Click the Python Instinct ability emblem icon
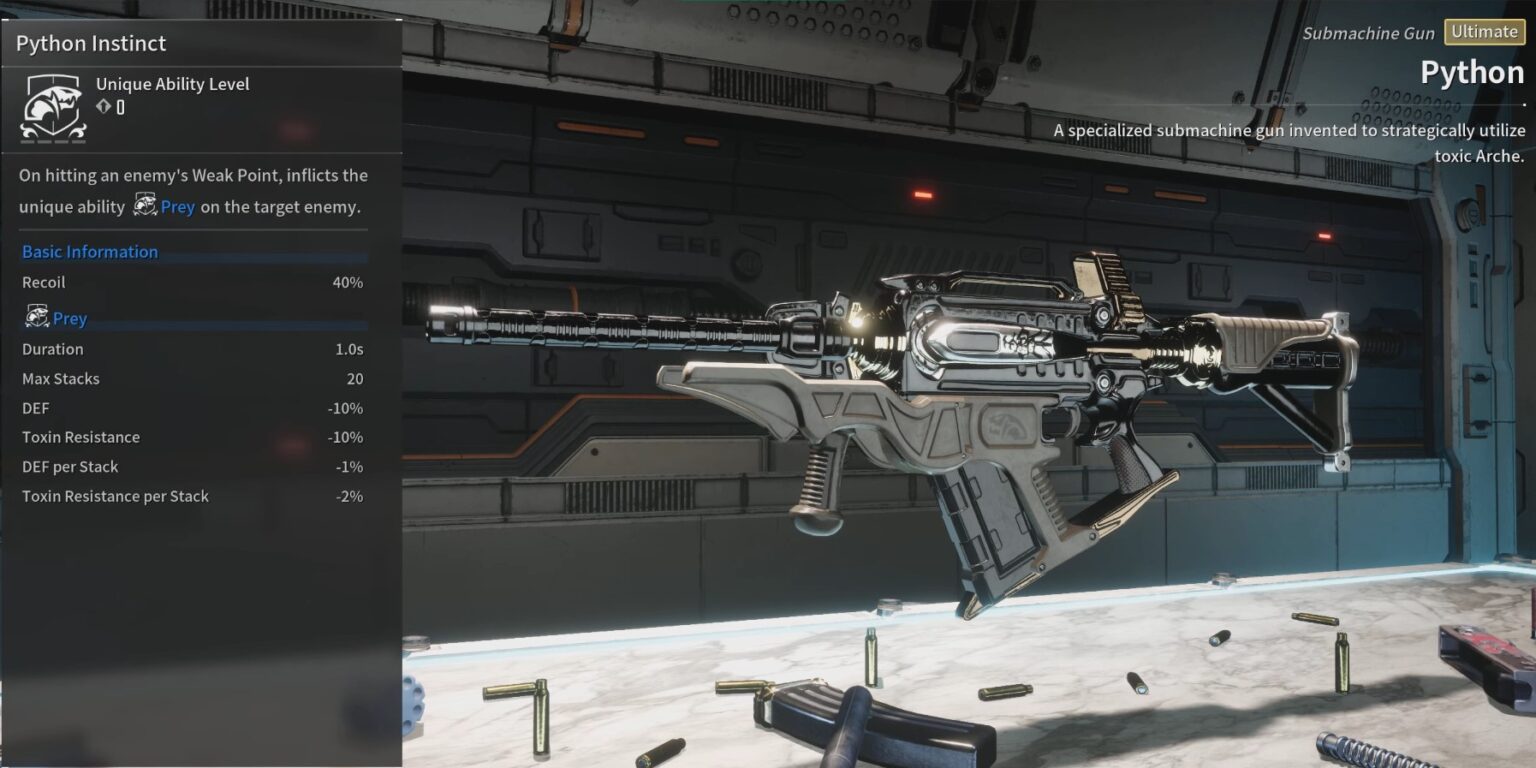The height and width of the screenshot is (768, 1536). coord(53,107)
